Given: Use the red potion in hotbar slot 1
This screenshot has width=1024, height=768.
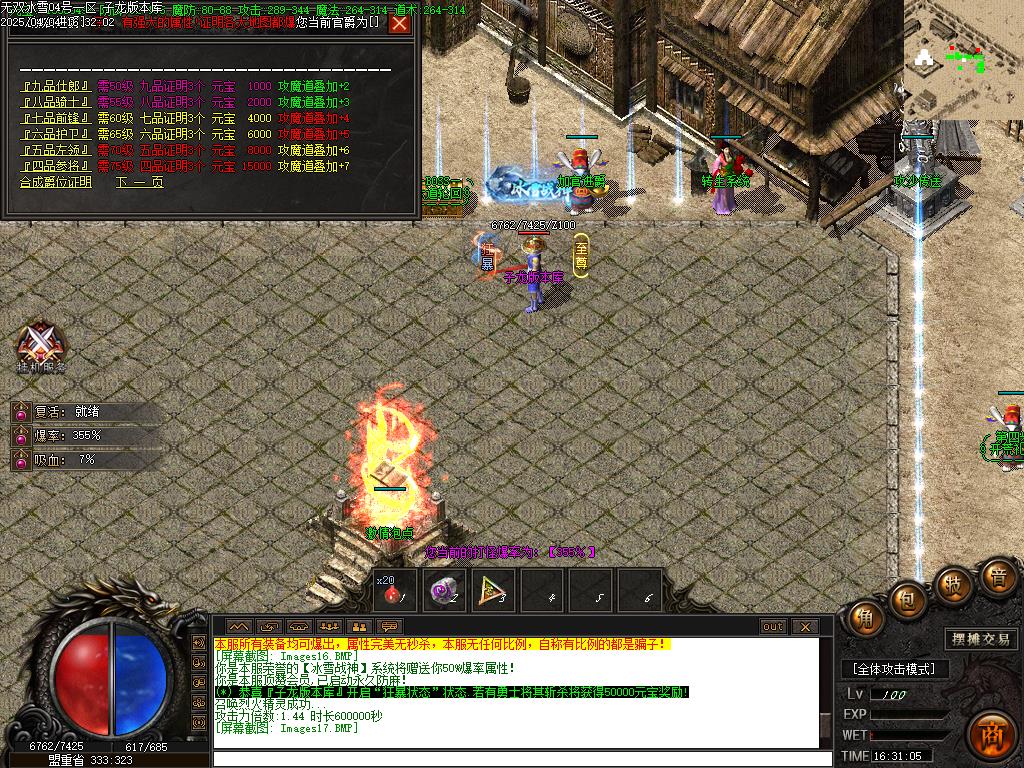Looking at the screenshot, I should [395, 591].
